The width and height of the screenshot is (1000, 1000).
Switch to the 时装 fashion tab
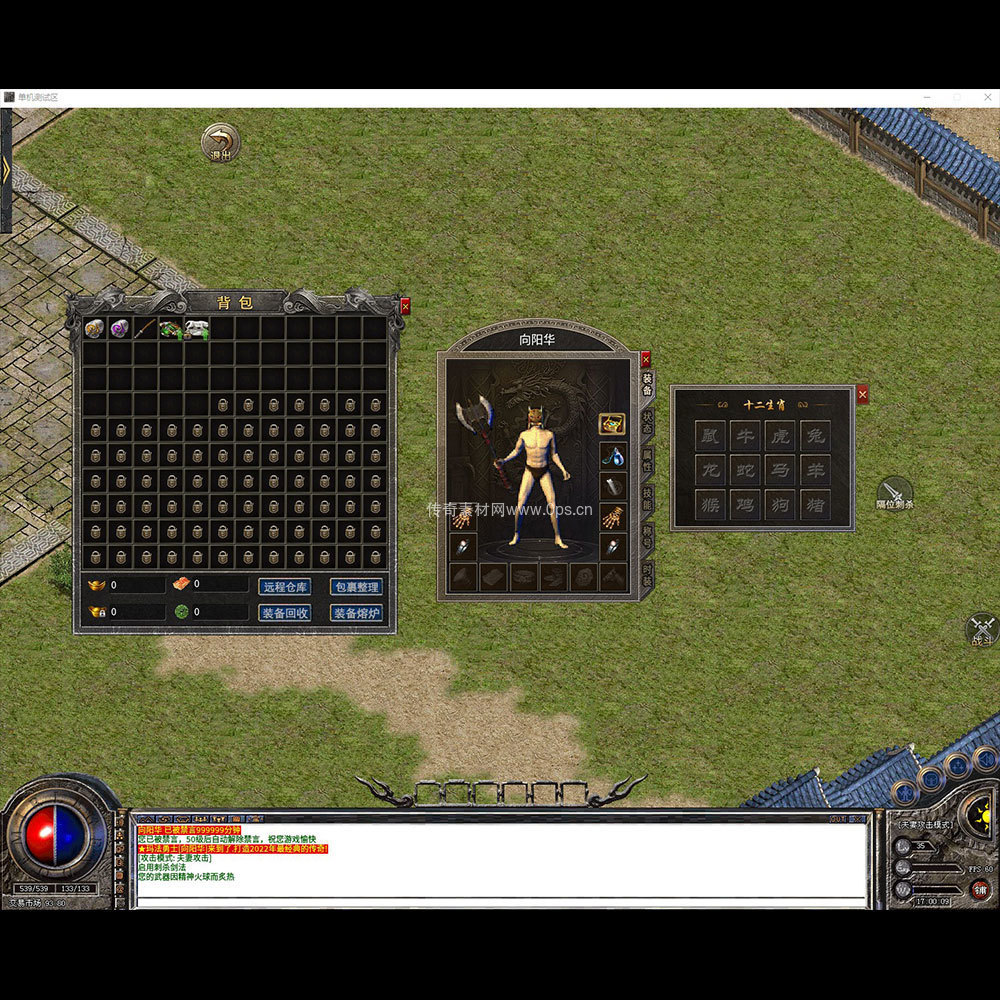[x=647, y=574]
